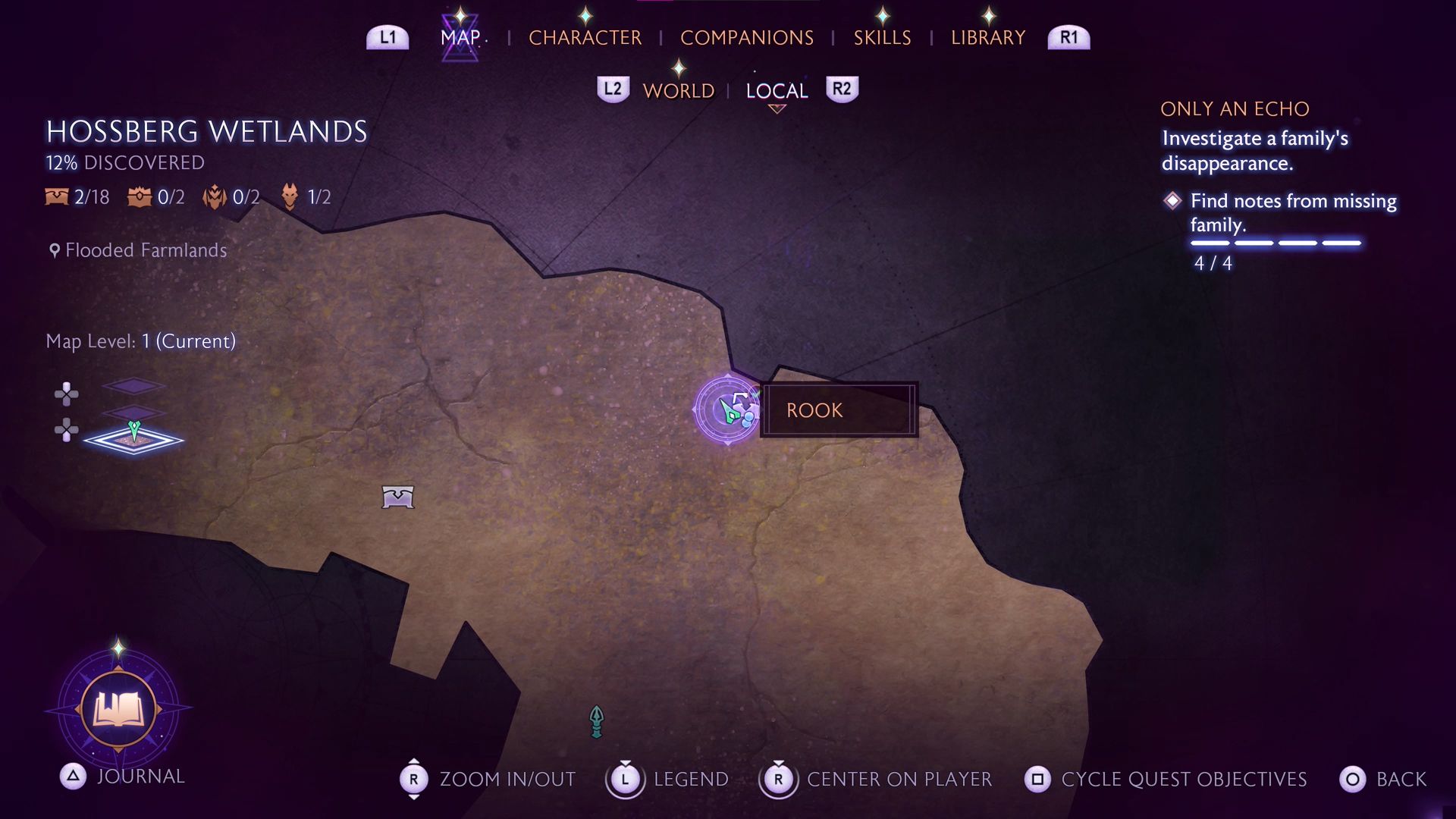Viewport: 1456px width, 819px height.
Task: Switch to the SKILLS screen
Action: [883, 37]
